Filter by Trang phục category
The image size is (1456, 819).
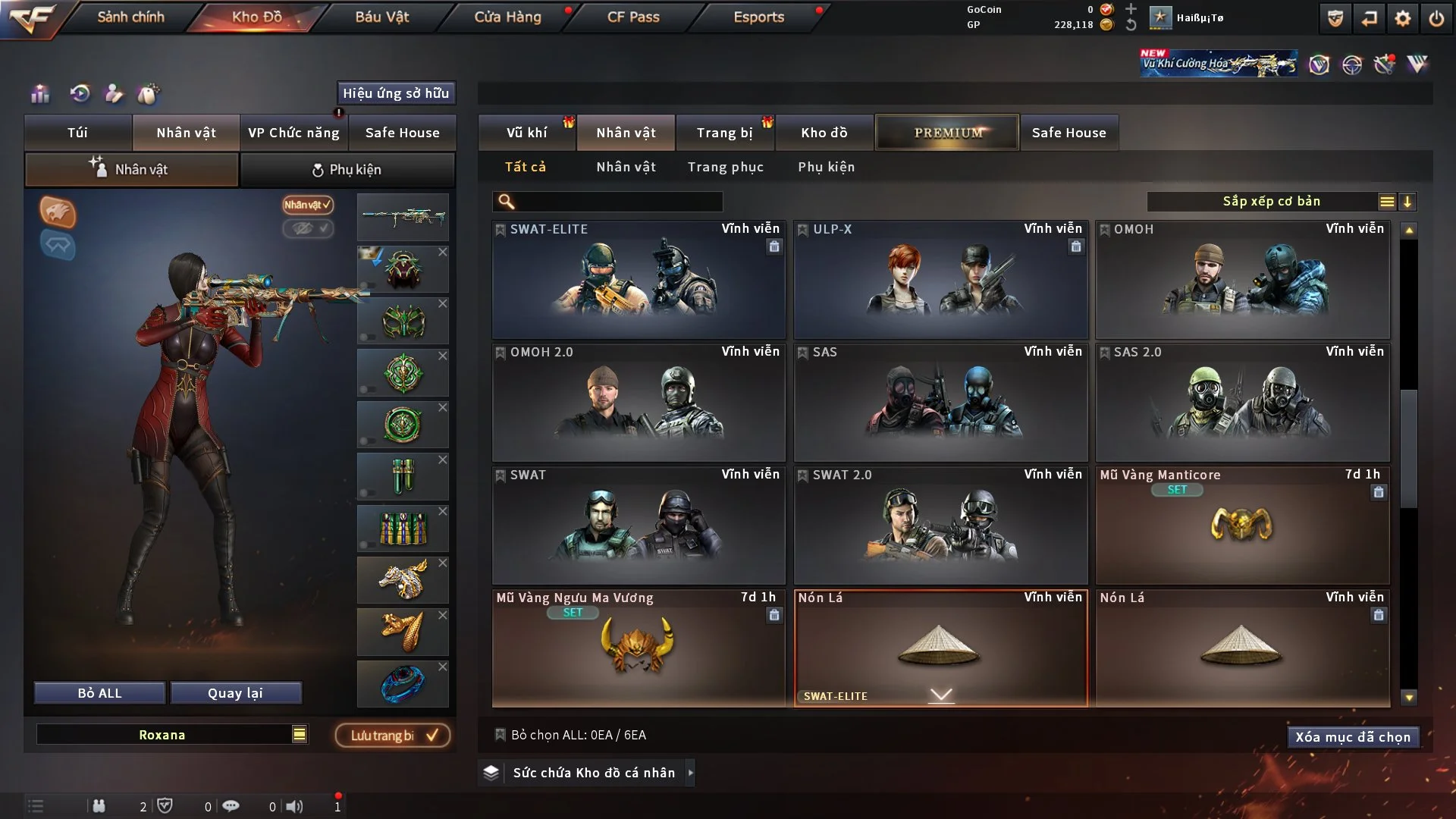725,167
